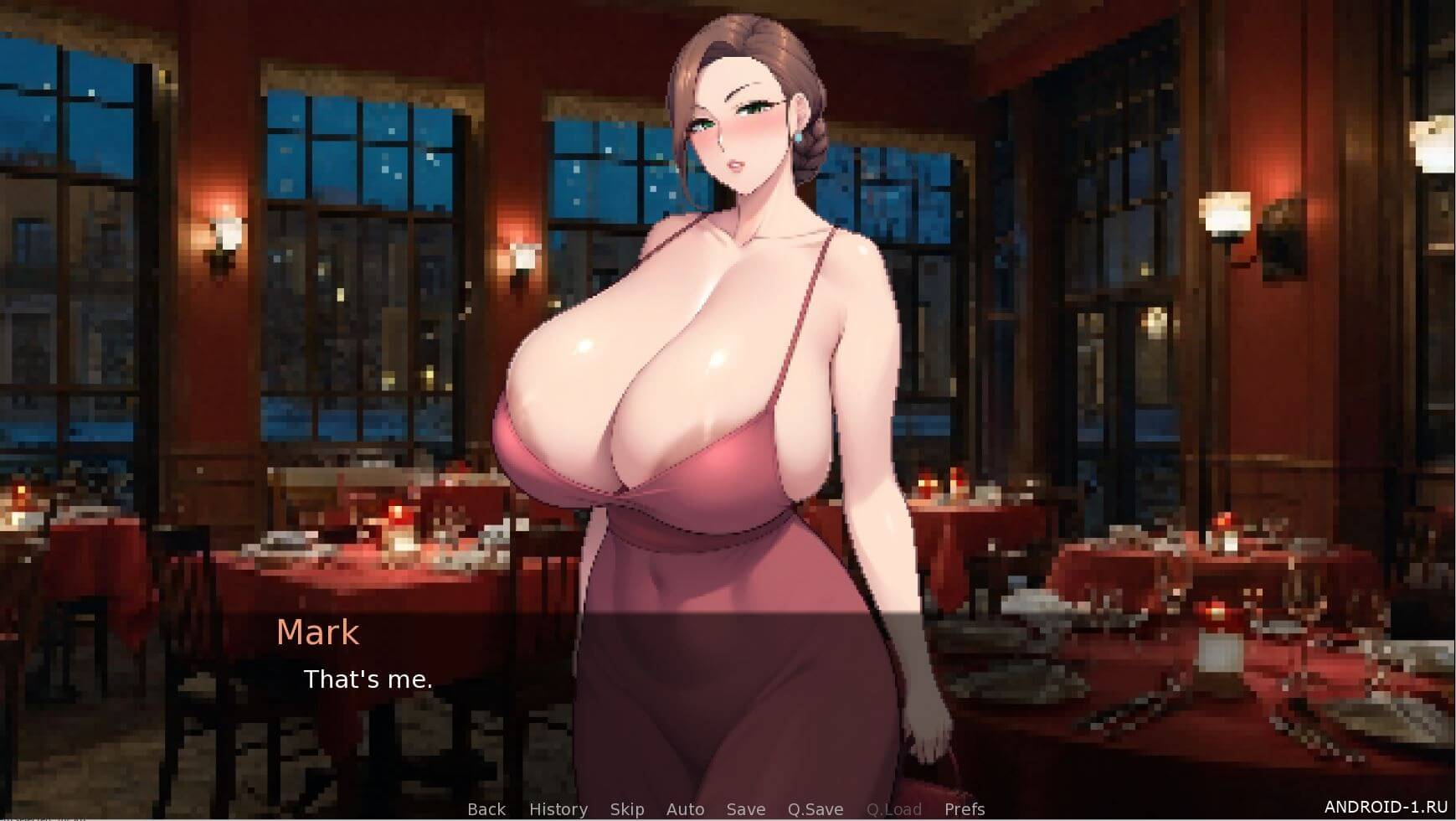The width and height of the screenshot is (1456, 821).
Task: Open the dialogue History log
Action: coord(558,809)
